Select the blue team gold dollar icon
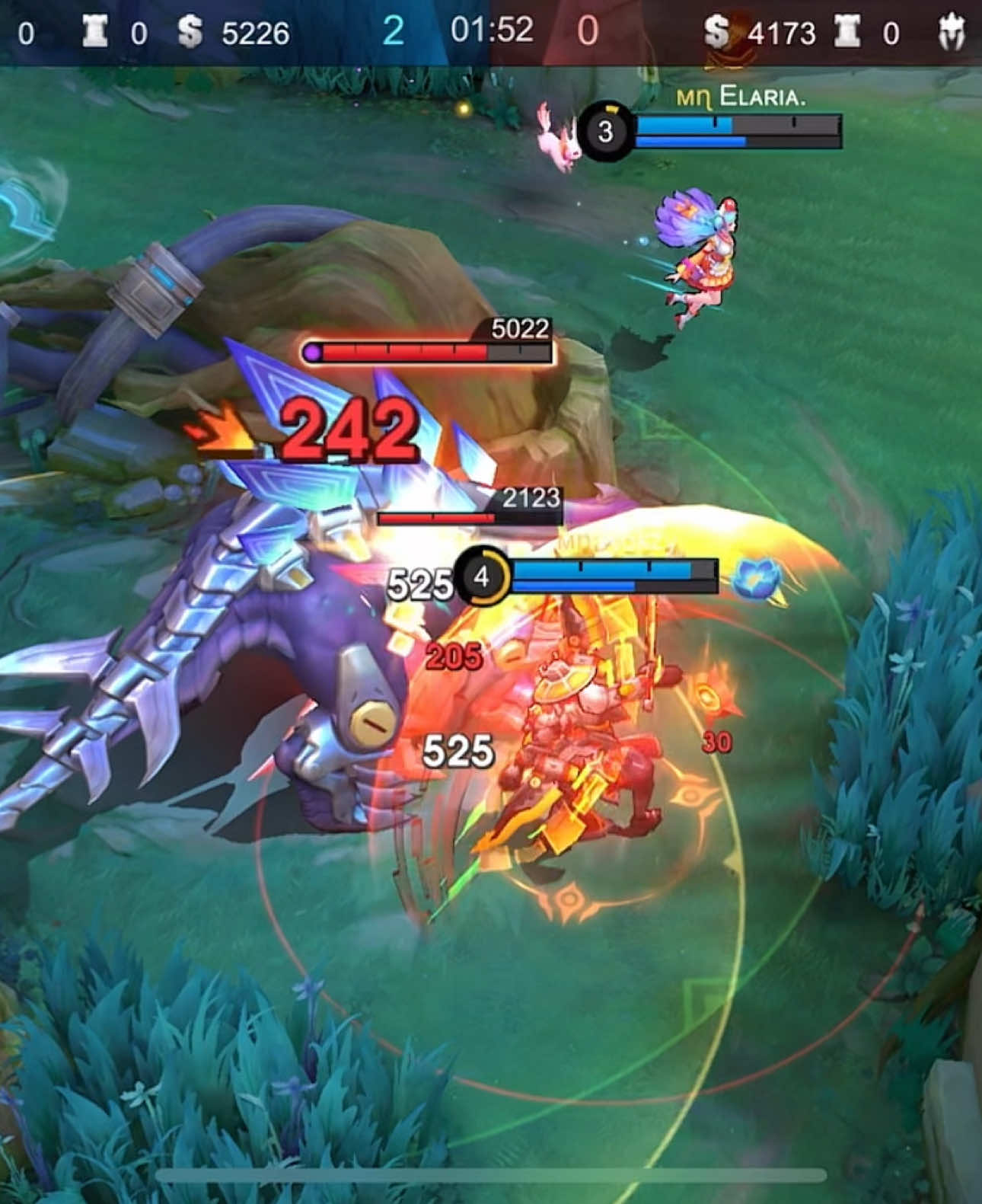The image size is (982, 1204). 189,30
